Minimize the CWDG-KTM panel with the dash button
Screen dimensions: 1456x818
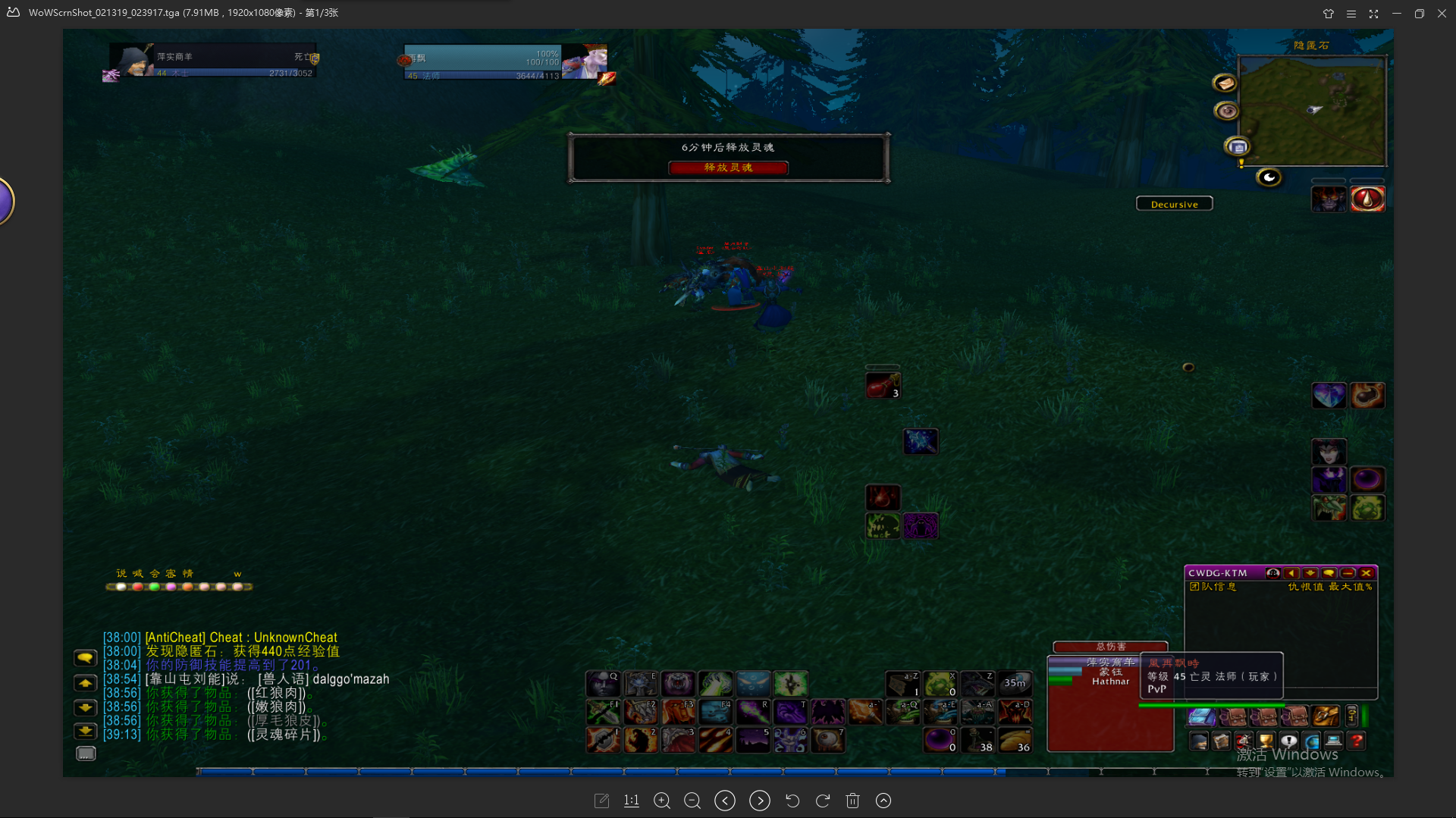[x=1348, y=573]
